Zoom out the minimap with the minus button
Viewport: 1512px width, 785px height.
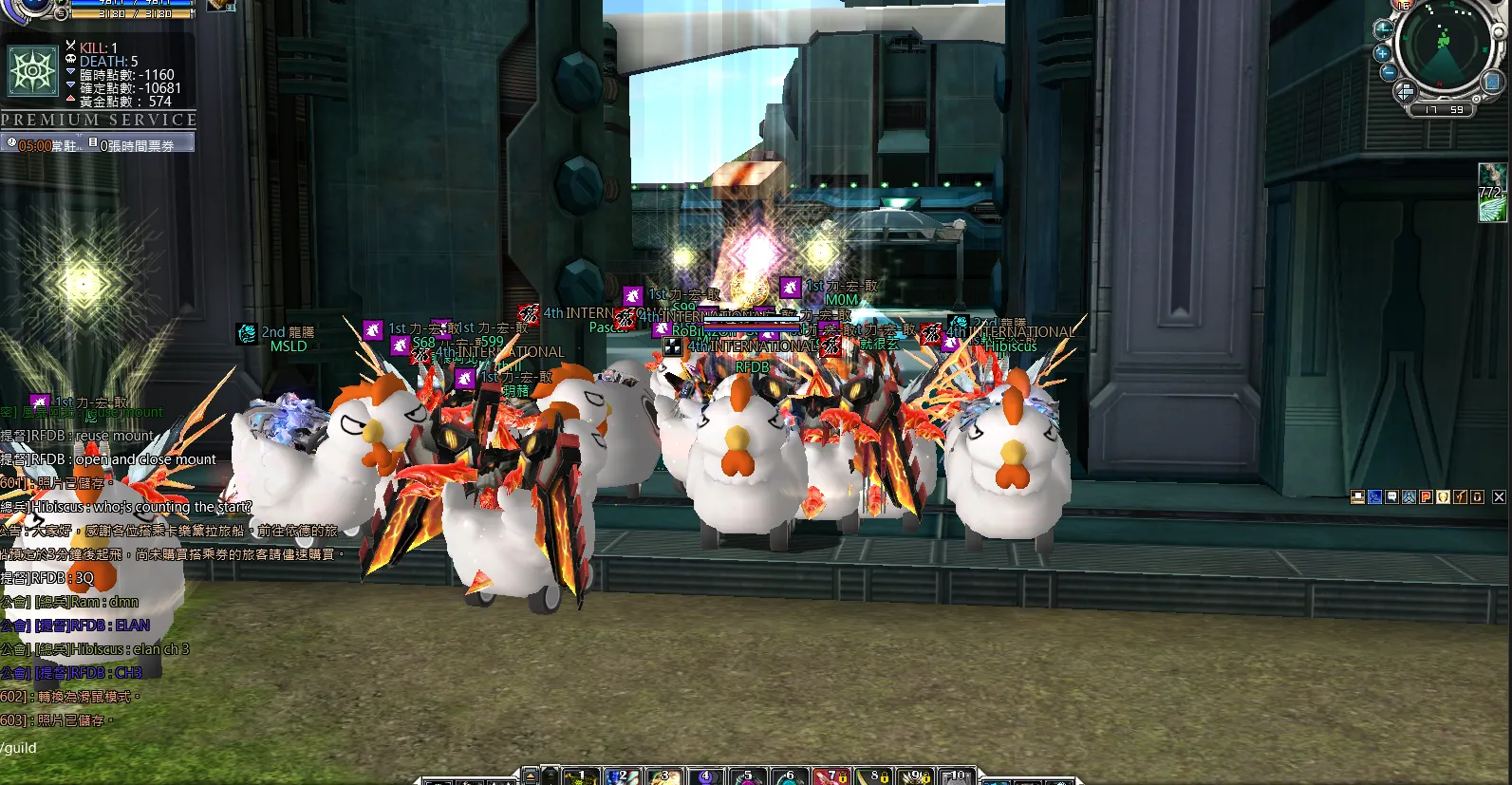(x=1387, y=72)
